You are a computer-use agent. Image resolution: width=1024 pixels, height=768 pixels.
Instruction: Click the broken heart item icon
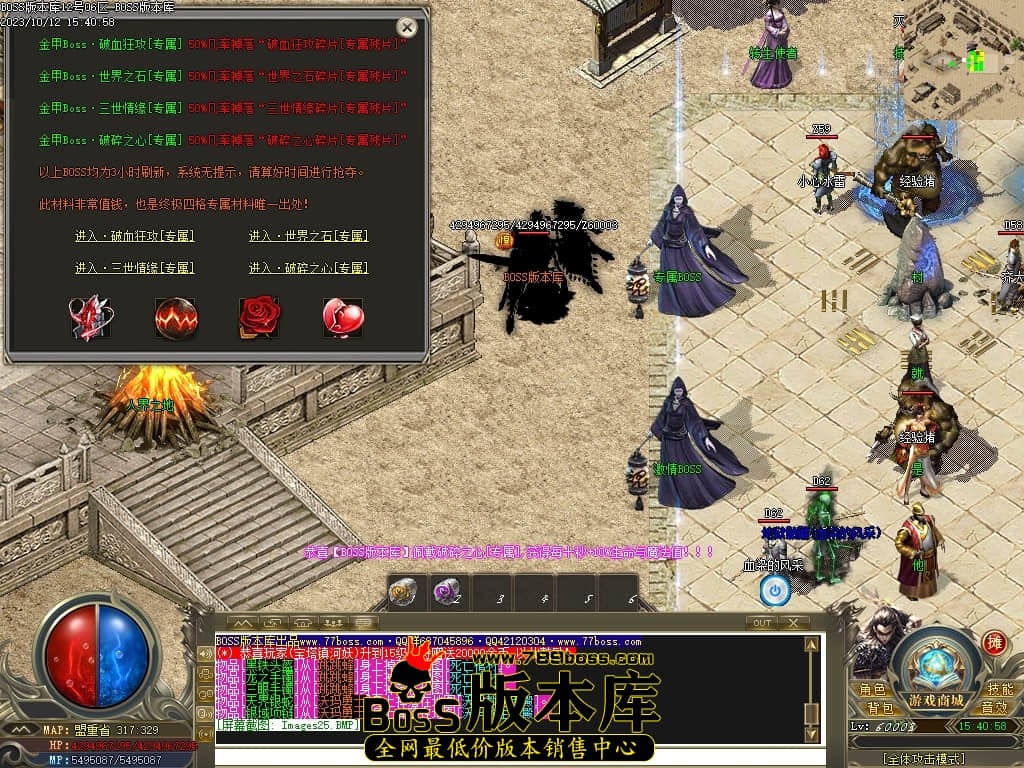[342, 317]
